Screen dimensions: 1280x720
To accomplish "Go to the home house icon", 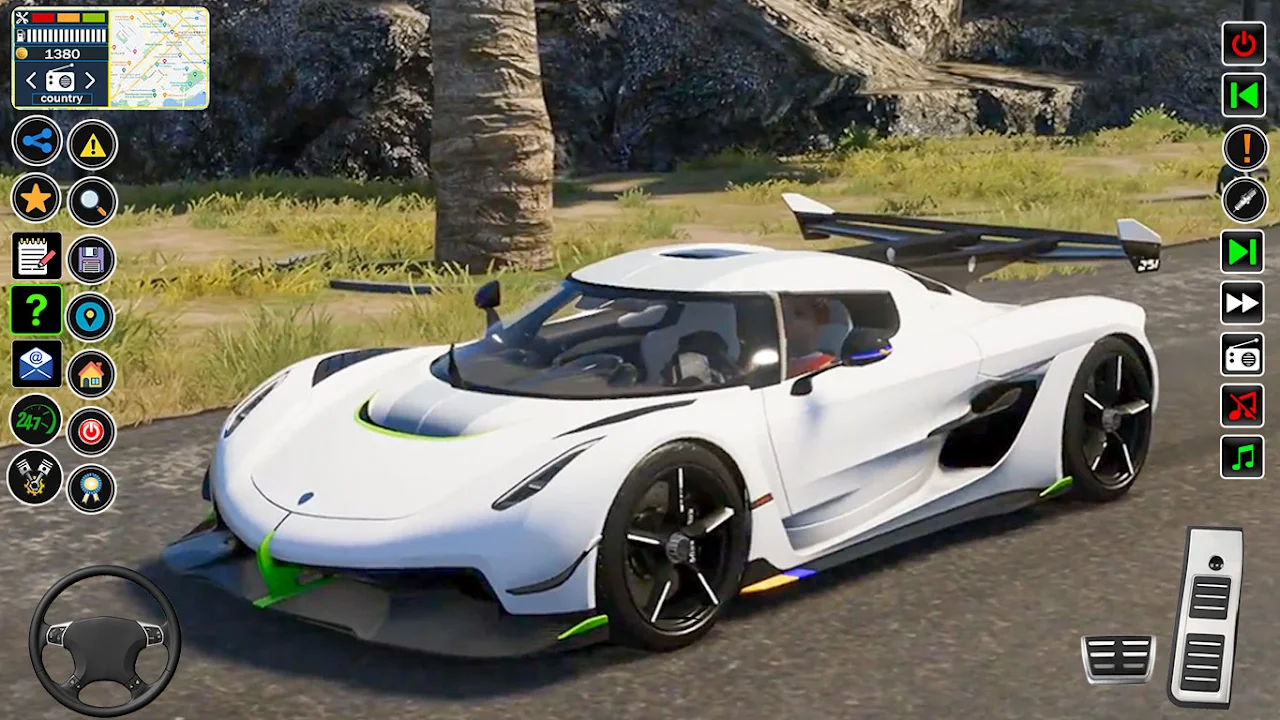I will pos(91,374).
